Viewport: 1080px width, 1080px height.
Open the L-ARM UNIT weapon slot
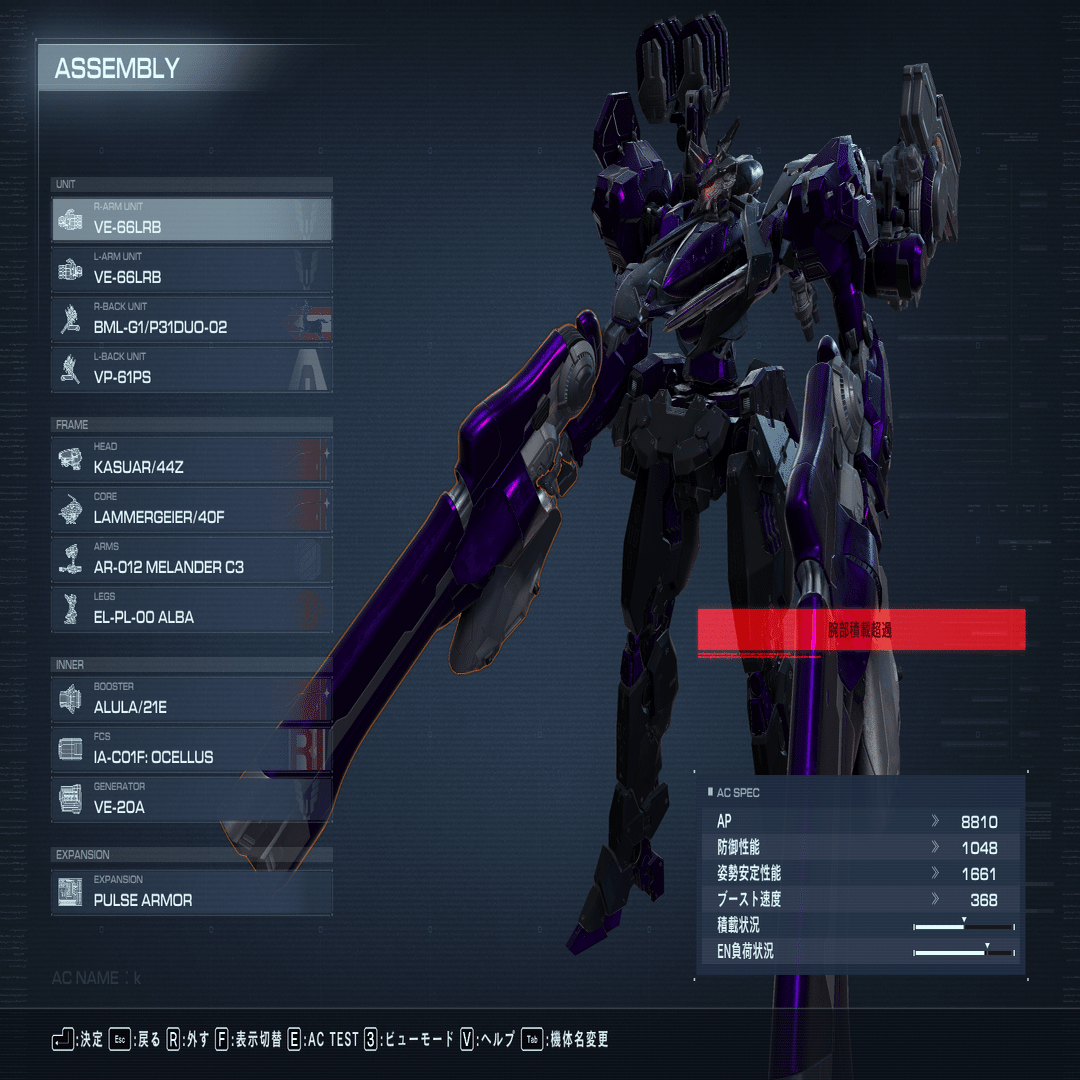pos(192,269)
